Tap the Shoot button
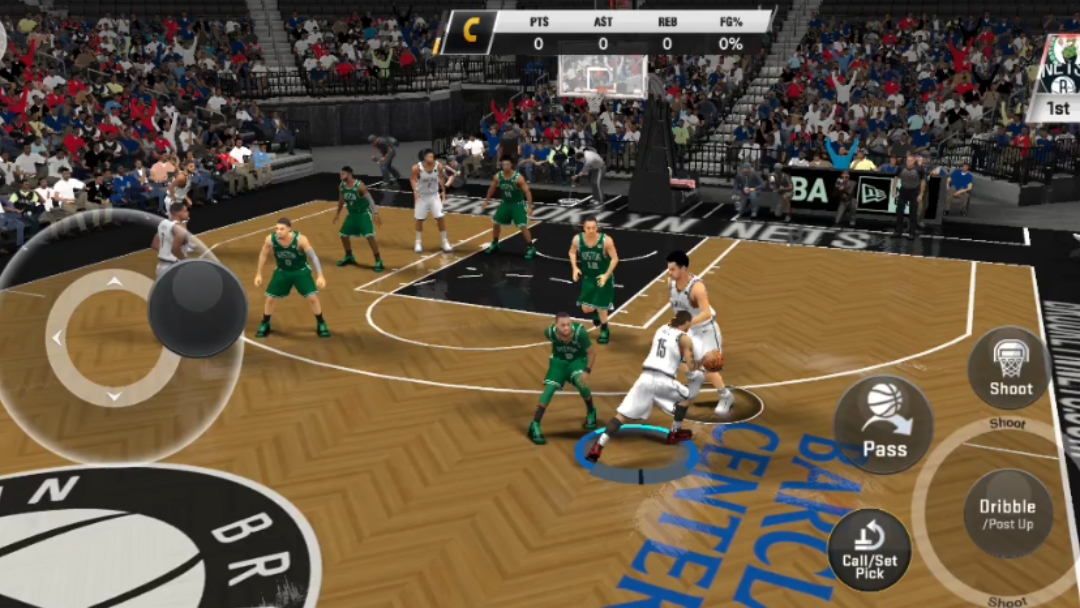This screenshot has width=1080, height=608. (1010, 367)
